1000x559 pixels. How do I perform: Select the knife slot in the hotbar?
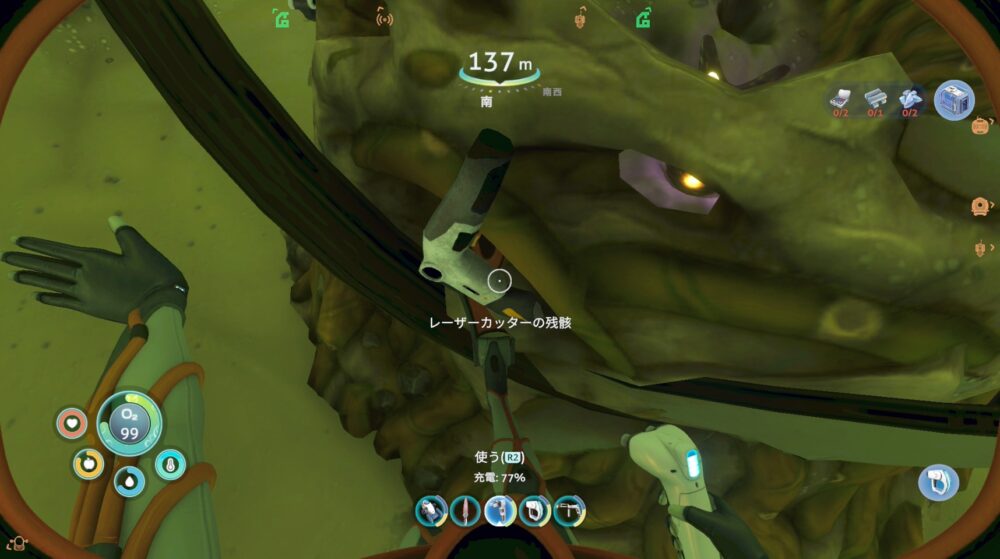click(x=466, y=511)
